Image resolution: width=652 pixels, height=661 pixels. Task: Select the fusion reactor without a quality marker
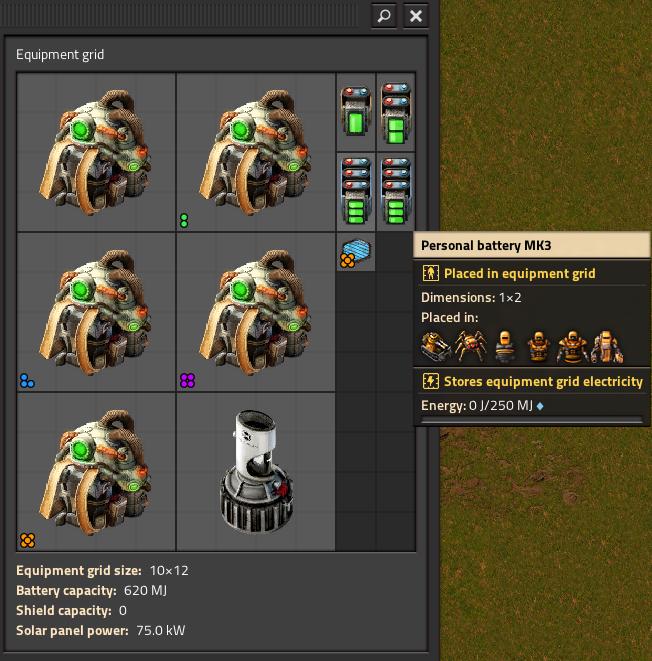97,152
